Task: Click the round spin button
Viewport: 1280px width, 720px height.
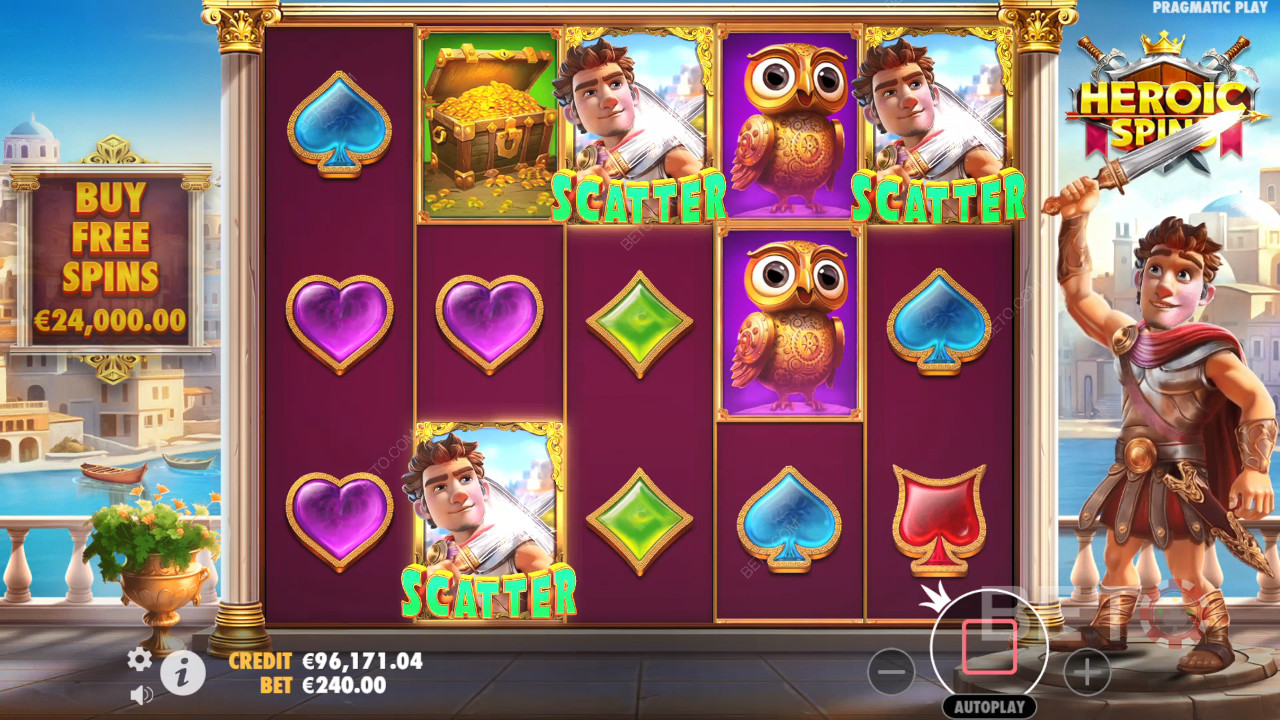Action: [x=989, y=646]
